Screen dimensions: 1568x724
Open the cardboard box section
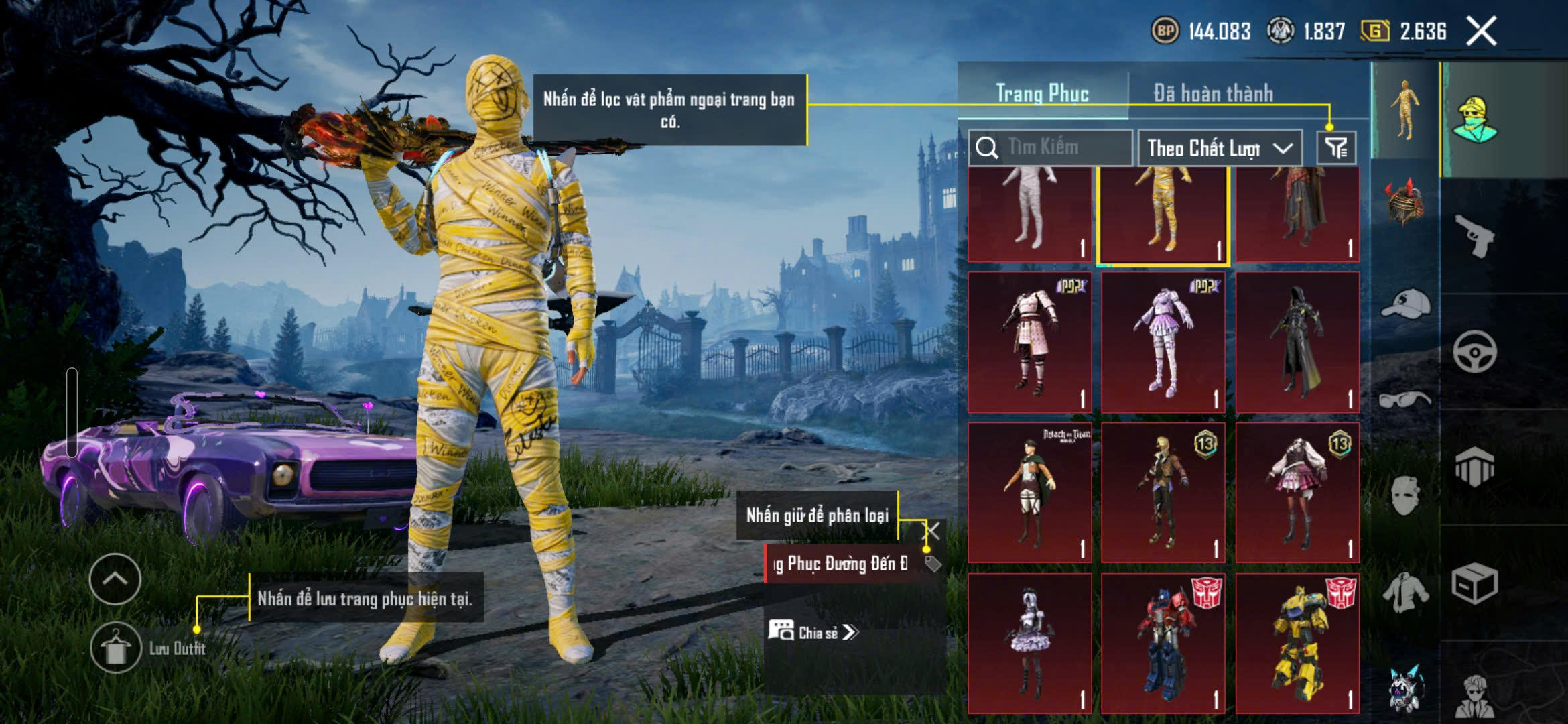1475,585
